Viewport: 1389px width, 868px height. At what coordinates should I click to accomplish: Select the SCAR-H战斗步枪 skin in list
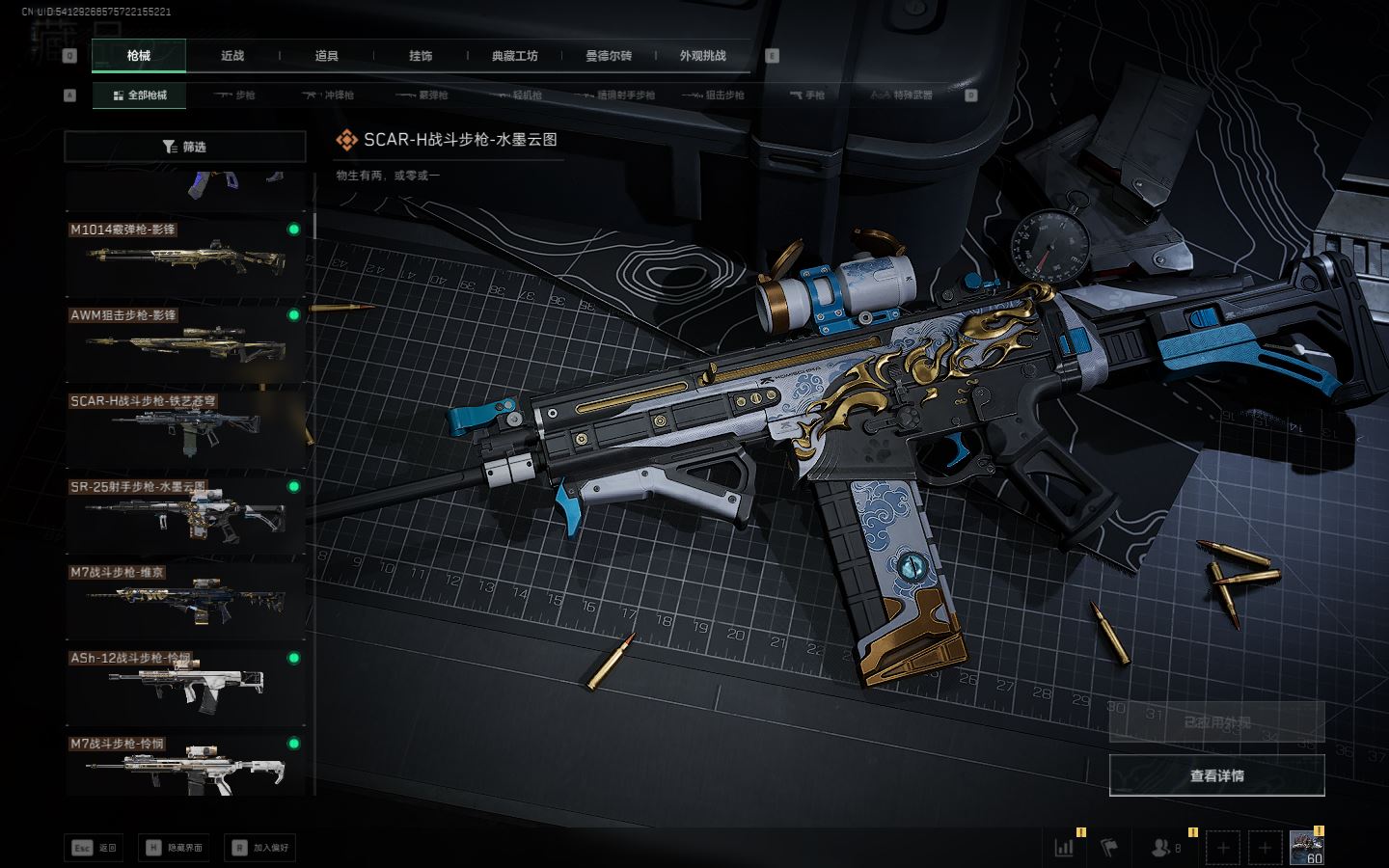coord(184,427)
